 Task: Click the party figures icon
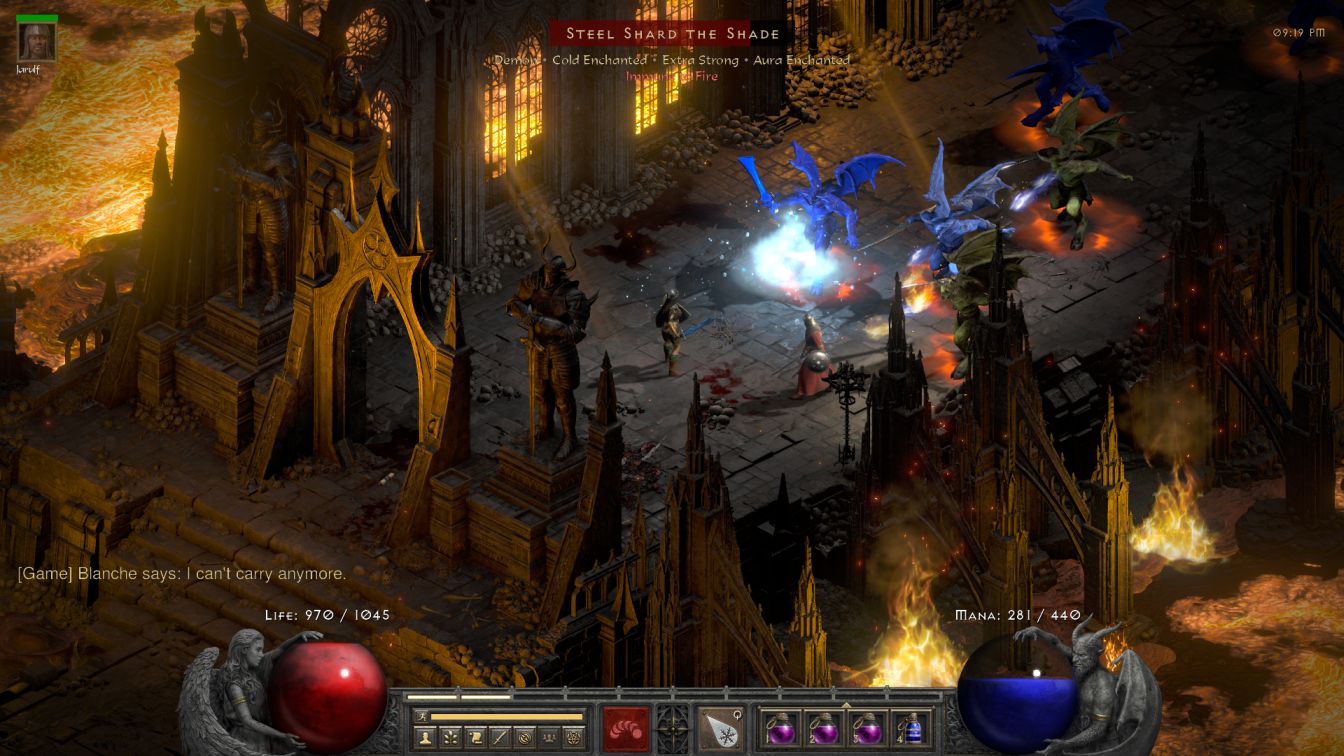pyautogui.click(x=549, y=737)
